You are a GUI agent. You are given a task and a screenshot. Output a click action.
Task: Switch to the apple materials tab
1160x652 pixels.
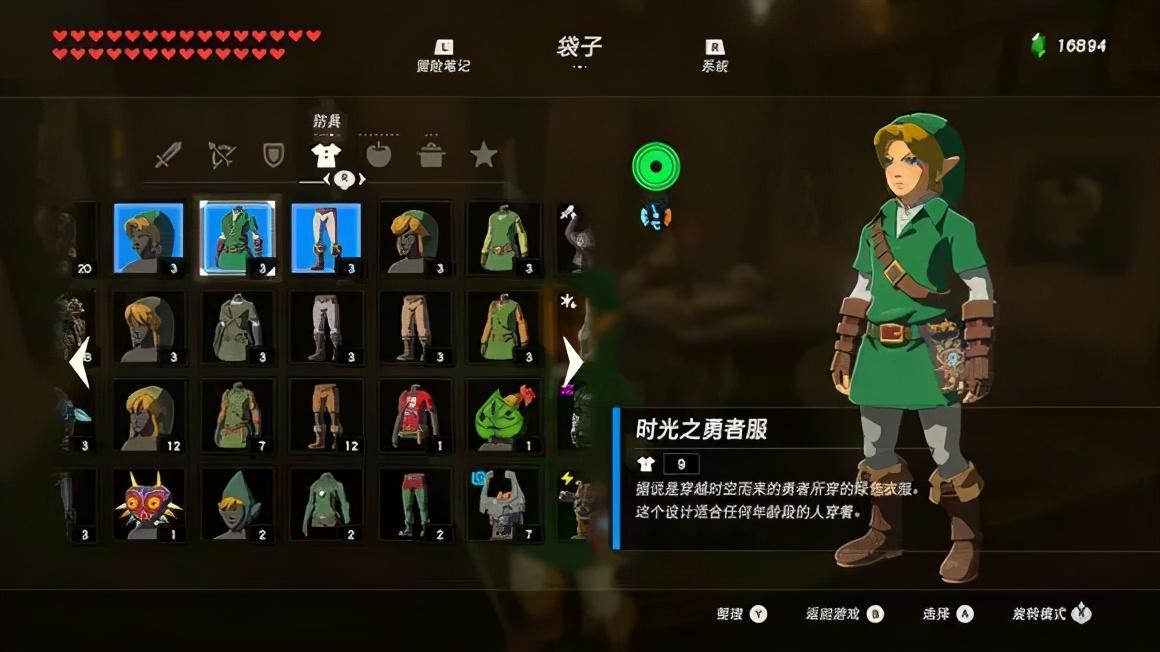[x=378, y=155]
